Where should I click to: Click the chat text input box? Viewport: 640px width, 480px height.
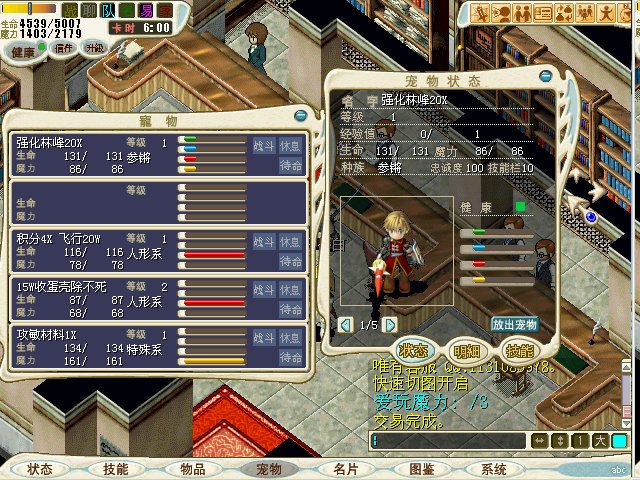coord(447,441)
